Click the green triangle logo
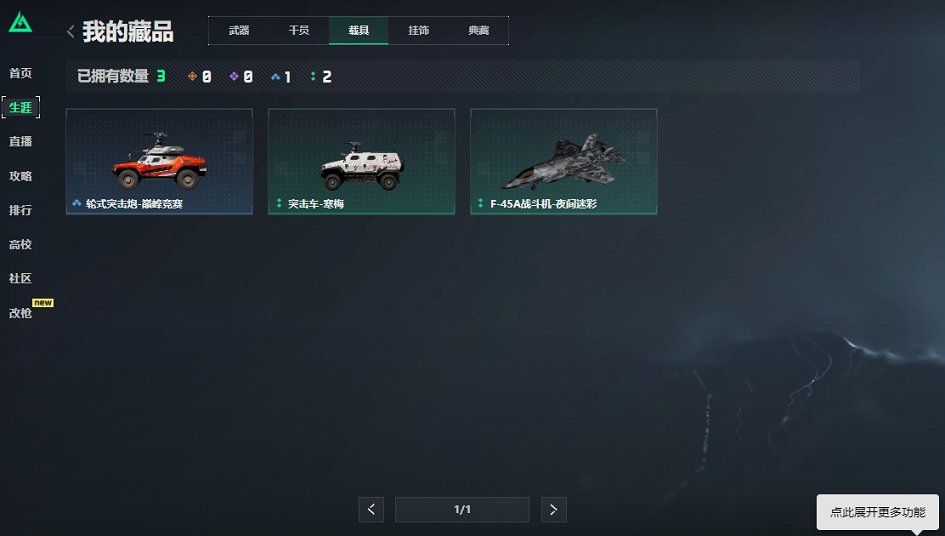This screenshot has width=945, height=536. (x=20, y=23)
